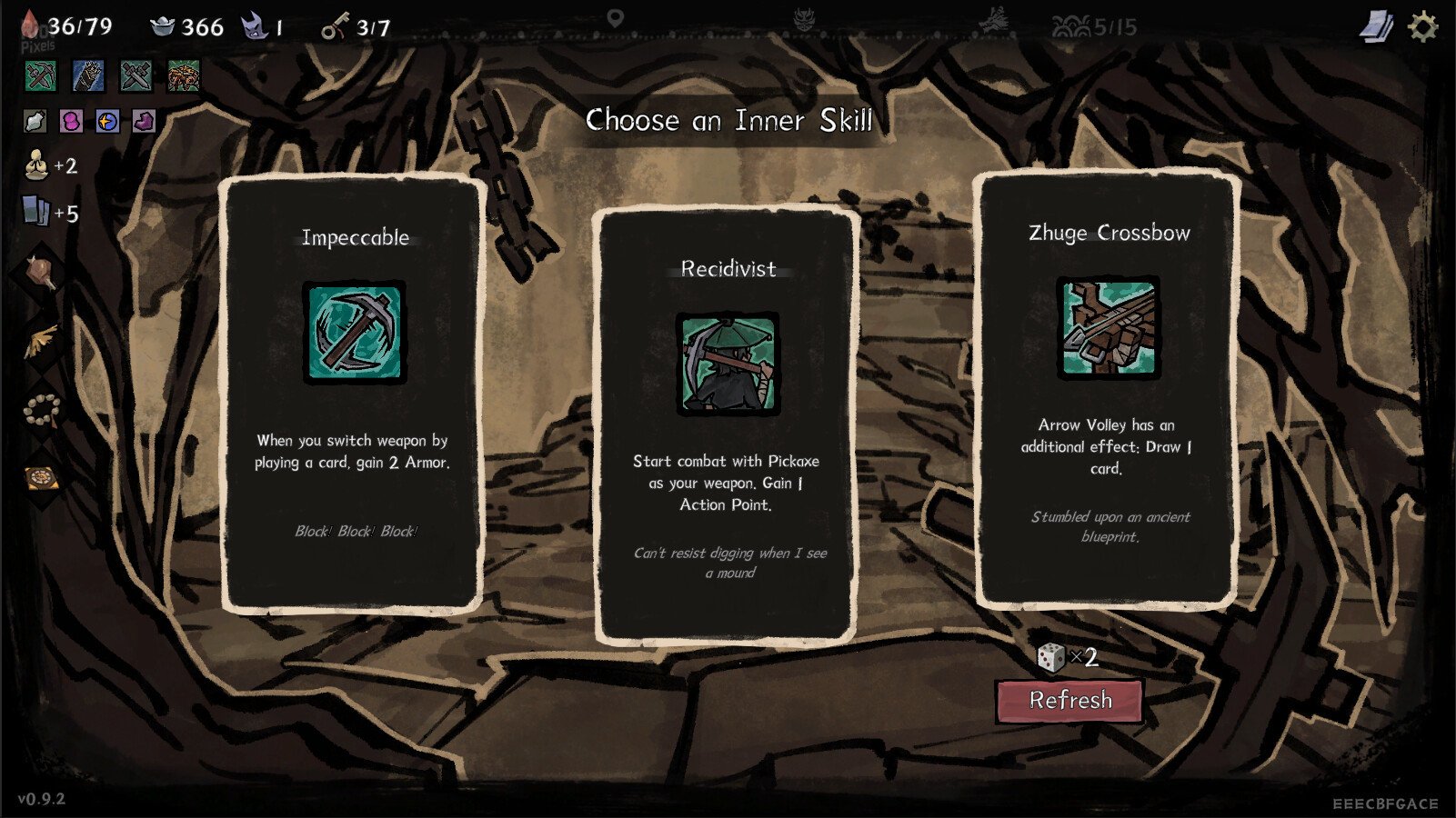The image size is (1456, 818).
Task: Click the meditating figure icon
Action: 36,165
